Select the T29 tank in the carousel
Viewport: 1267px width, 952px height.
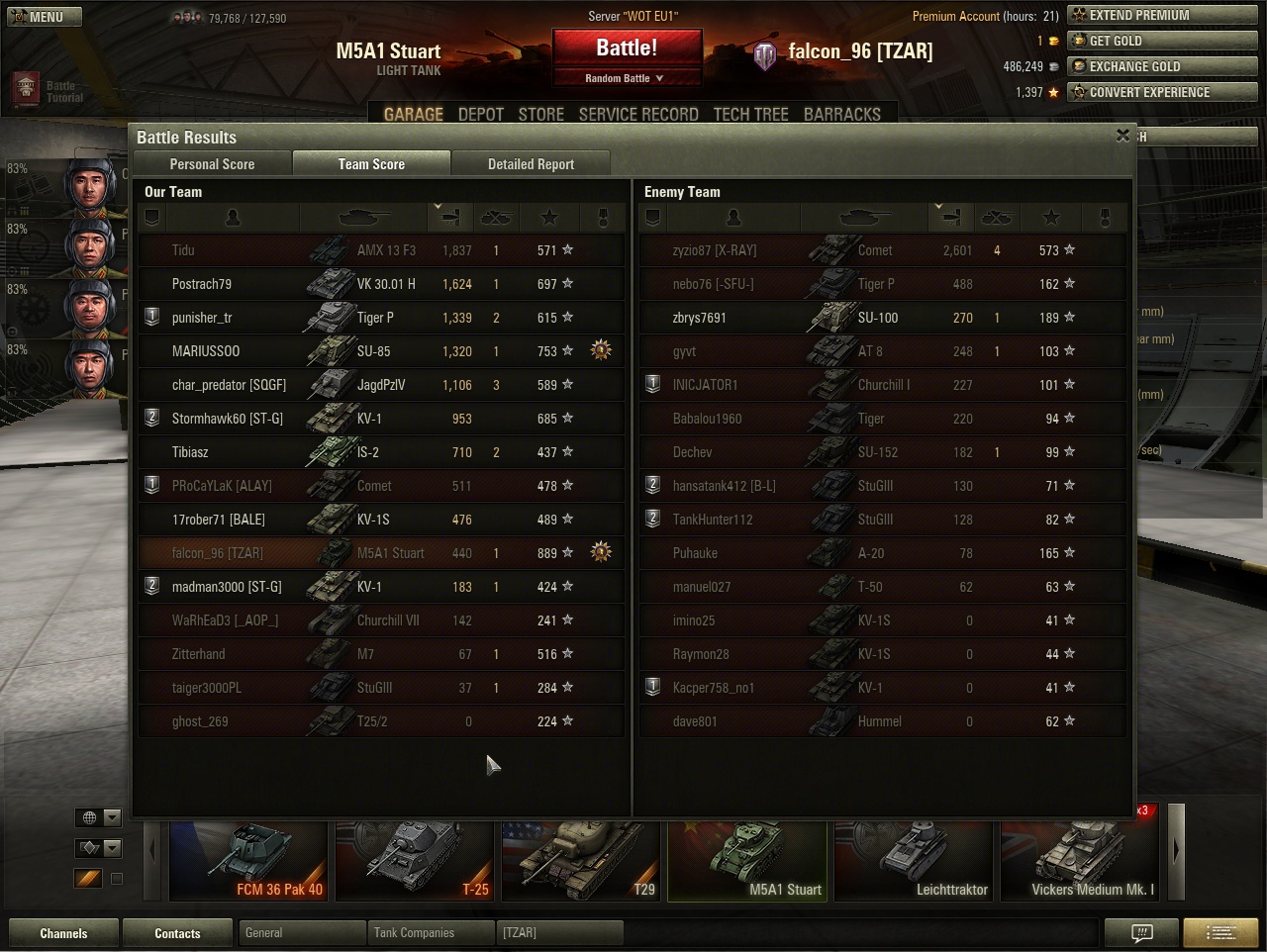(x=580, y=861)
